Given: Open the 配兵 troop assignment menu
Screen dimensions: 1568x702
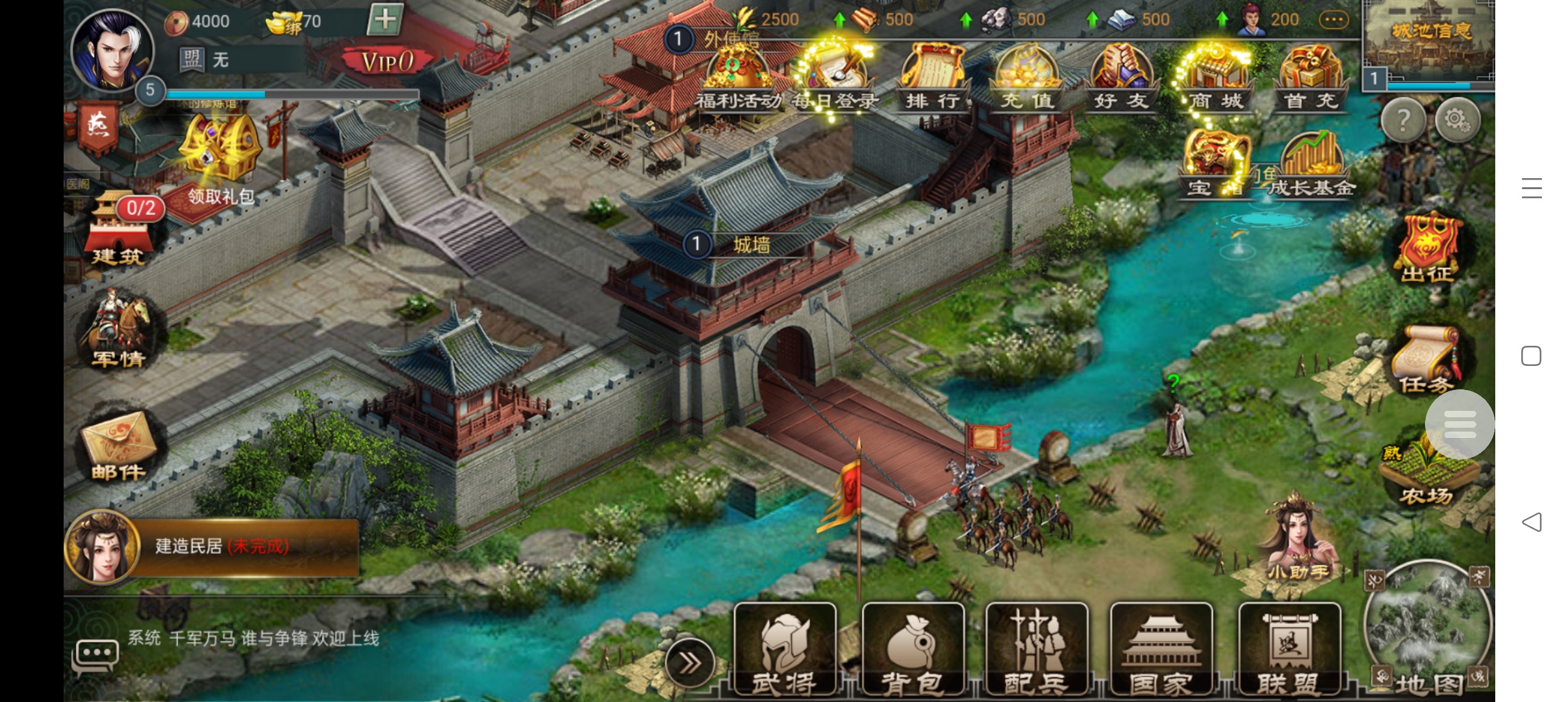Looking at the screenshot, I should tap(1037, 650).
